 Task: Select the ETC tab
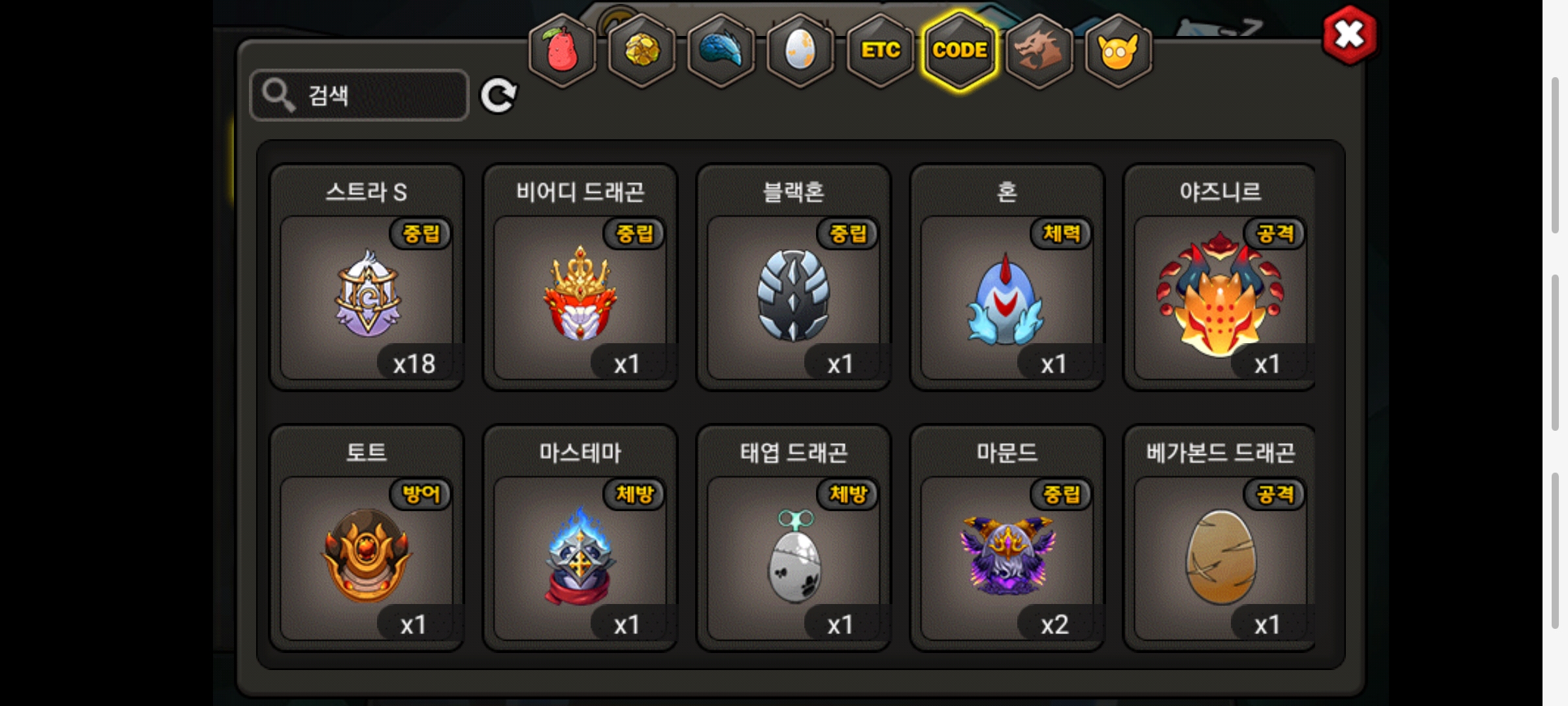click(880, 51)
